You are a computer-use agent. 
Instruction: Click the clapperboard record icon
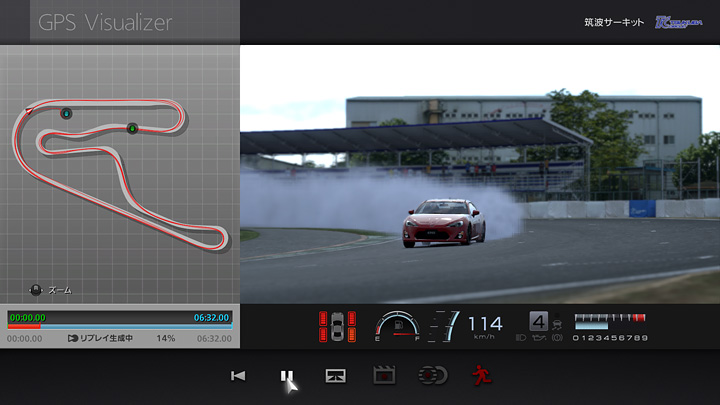pyautogui.click(x=384, y=376)
